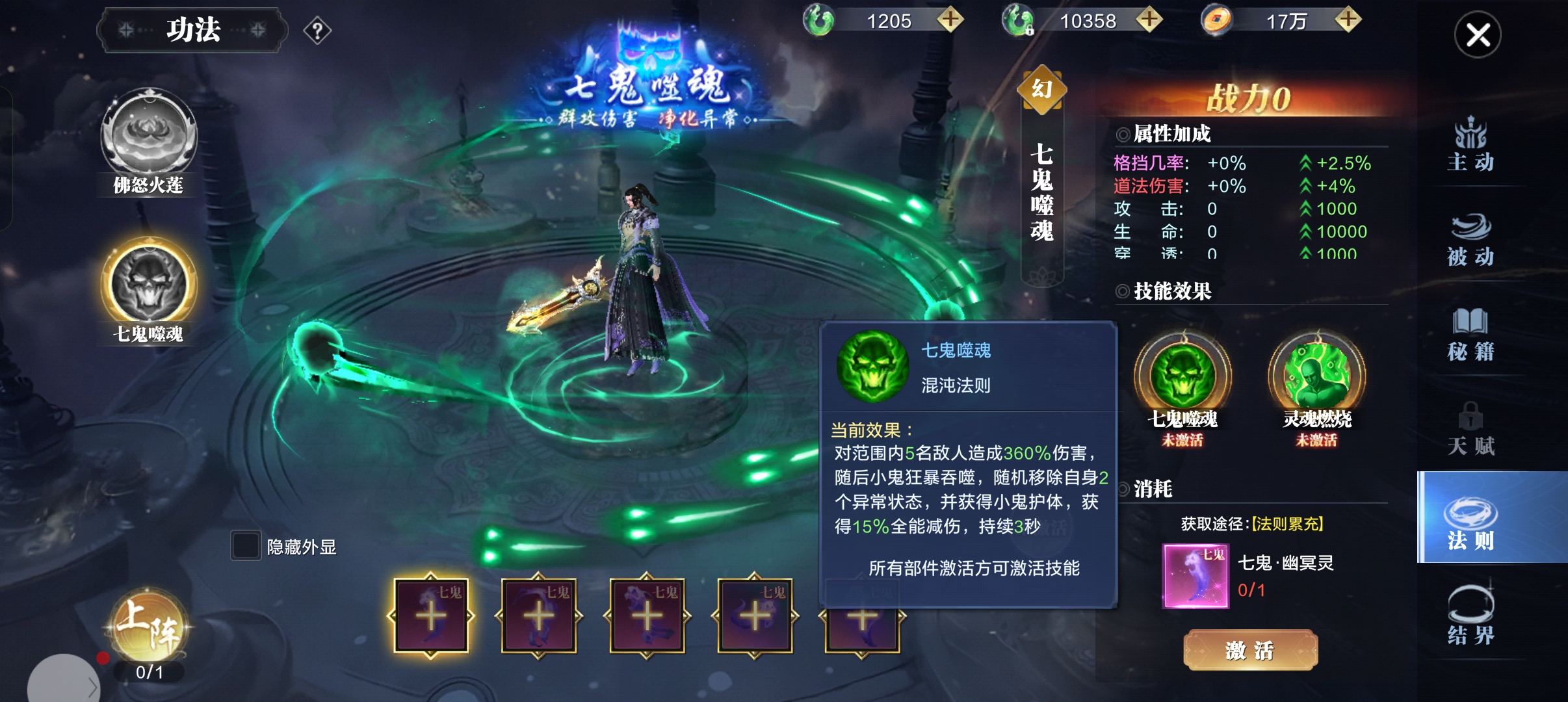This screenshot has width=1568, height=702.
Task: Add more of the 1205 green jade currency
Action: (950, 20)
